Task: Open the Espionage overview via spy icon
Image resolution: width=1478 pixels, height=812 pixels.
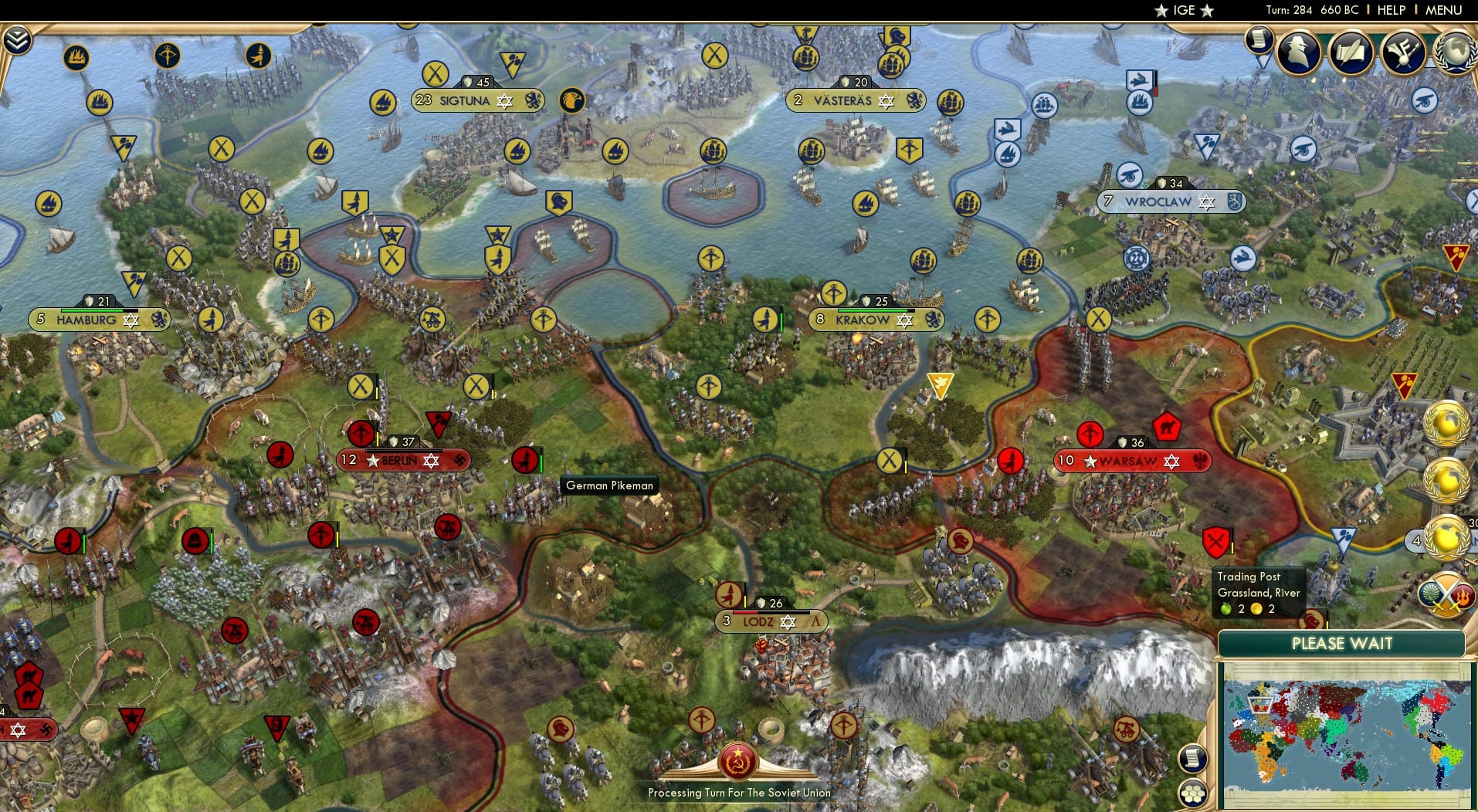Action: (x=1298, y=52)
